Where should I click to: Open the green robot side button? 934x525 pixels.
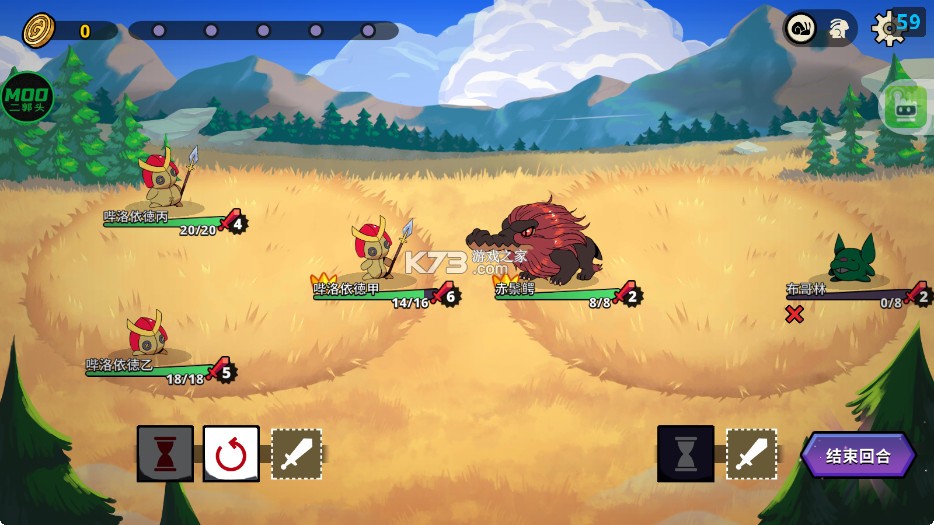(x=905, y=106)
